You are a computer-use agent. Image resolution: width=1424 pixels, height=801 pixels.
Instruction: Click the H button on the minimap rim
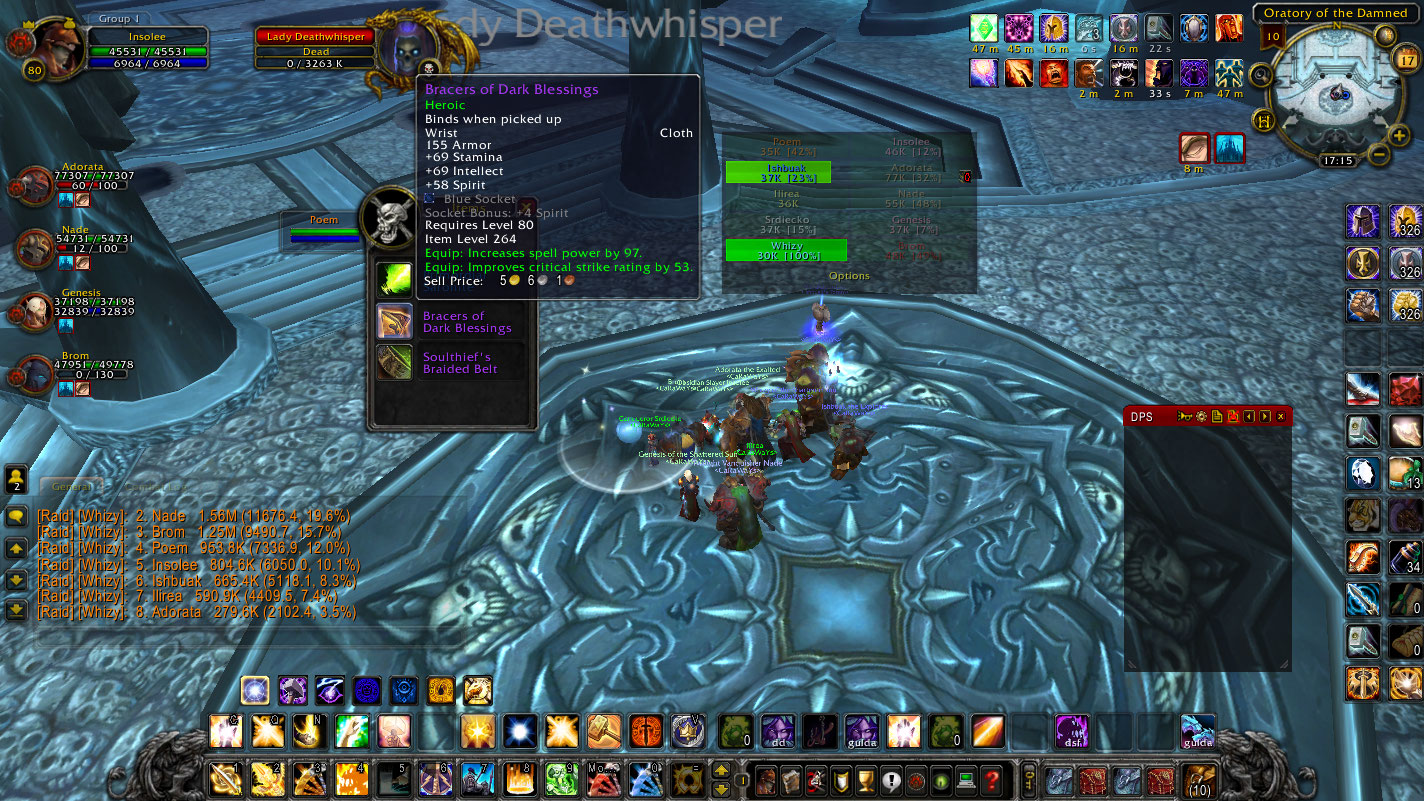pyautogui.click(x=1262, y=120)
